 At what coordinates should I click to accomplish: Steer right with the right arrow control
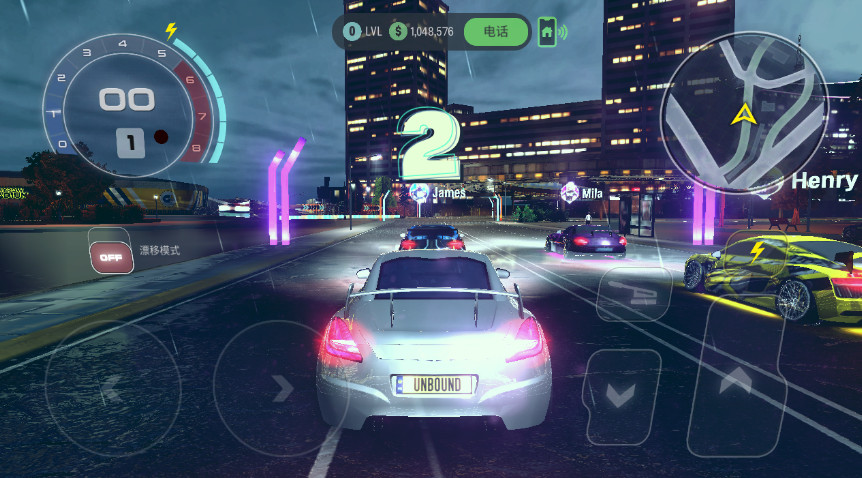281,388
